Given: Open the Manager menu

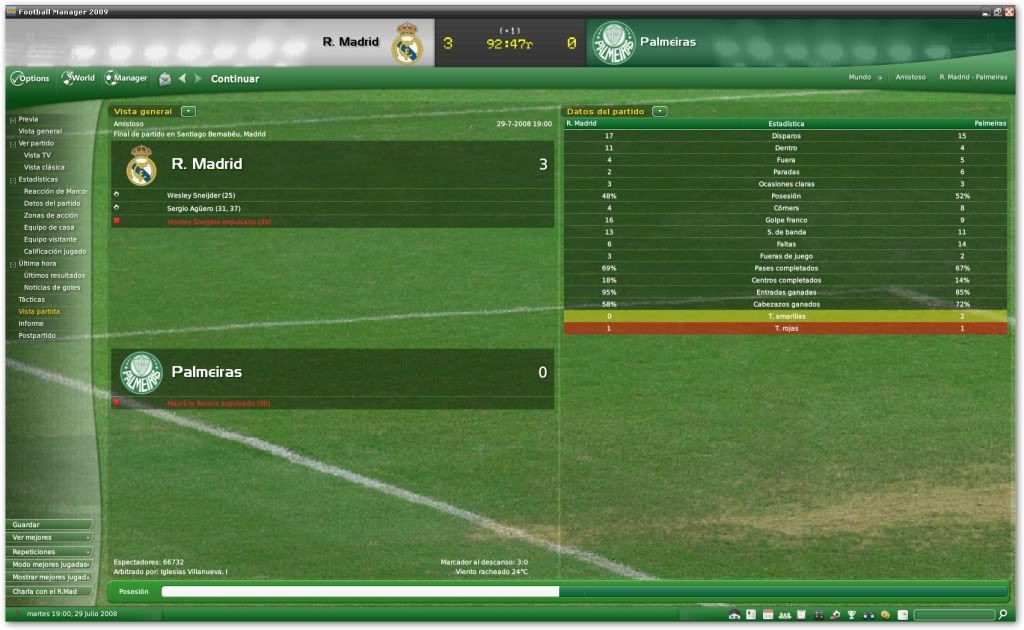Looking at the screenshot, I should [127, 78].
